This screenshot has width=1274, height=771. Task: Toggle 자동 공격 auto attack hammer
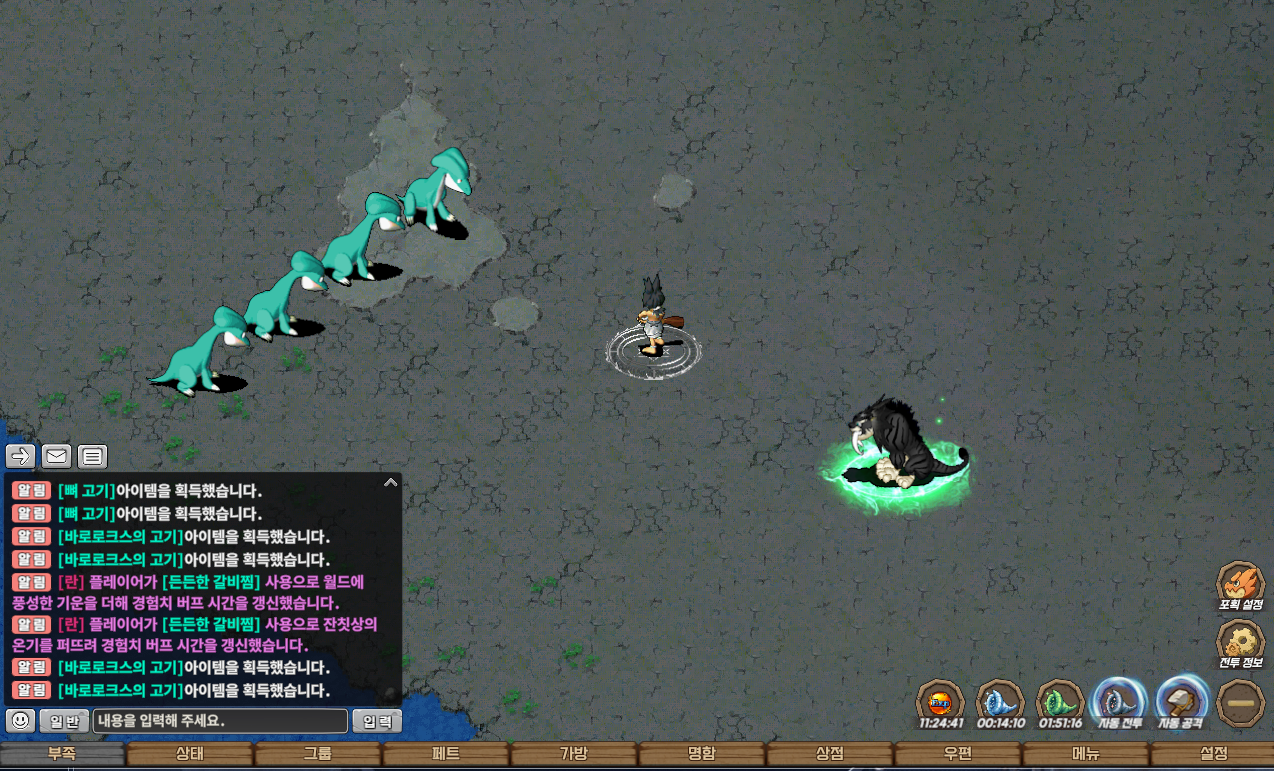click(1182, 702)
